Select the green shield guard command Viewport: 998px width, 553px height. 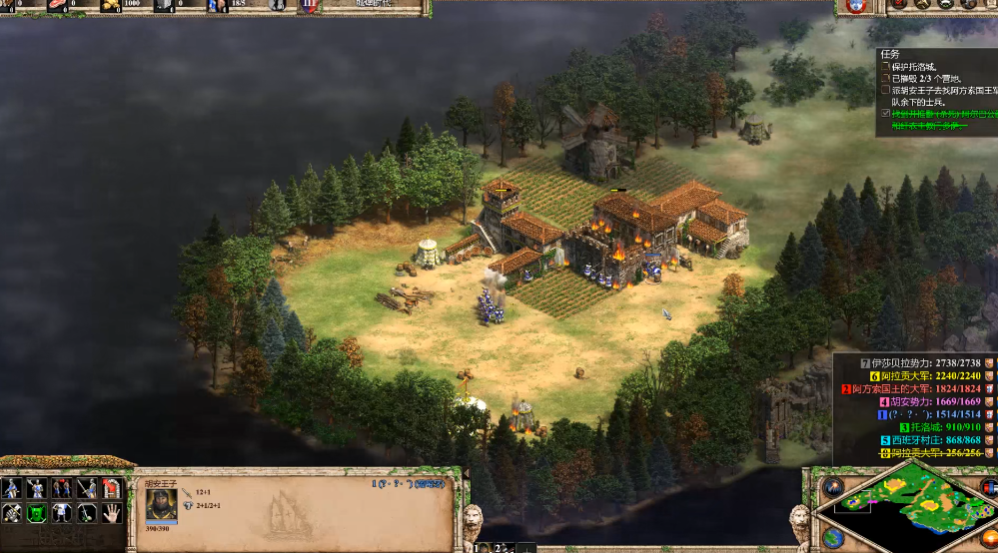point(37,513)
